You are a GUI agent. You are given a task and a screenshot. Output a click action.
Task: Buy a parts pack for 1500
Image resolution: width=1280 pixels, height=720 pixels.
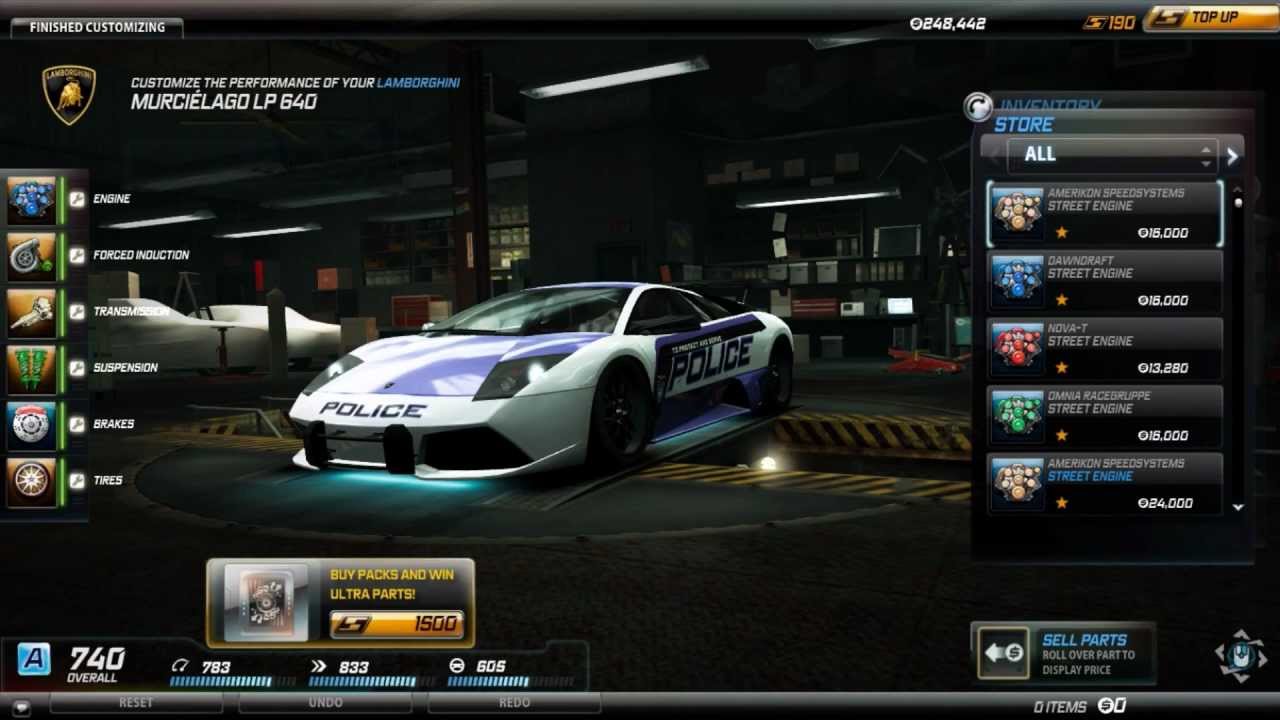(x=397, y=624)
